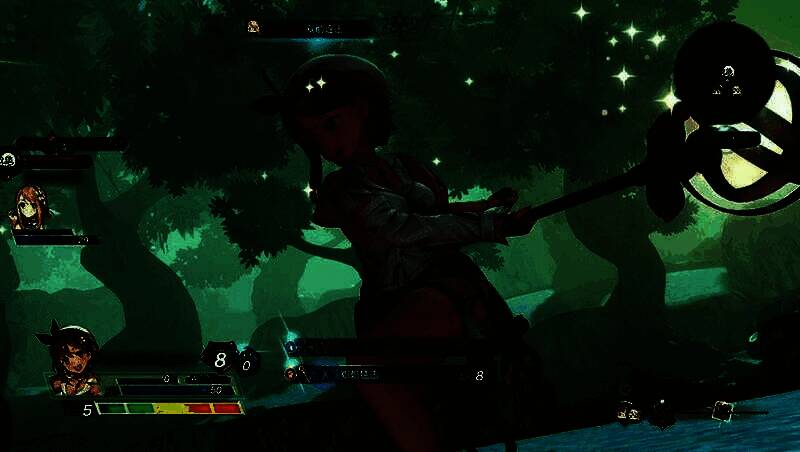Viewport: 800px width, 452px height.
Task: Click the first turn-order icon on timeline
Action: coord(627,409)
